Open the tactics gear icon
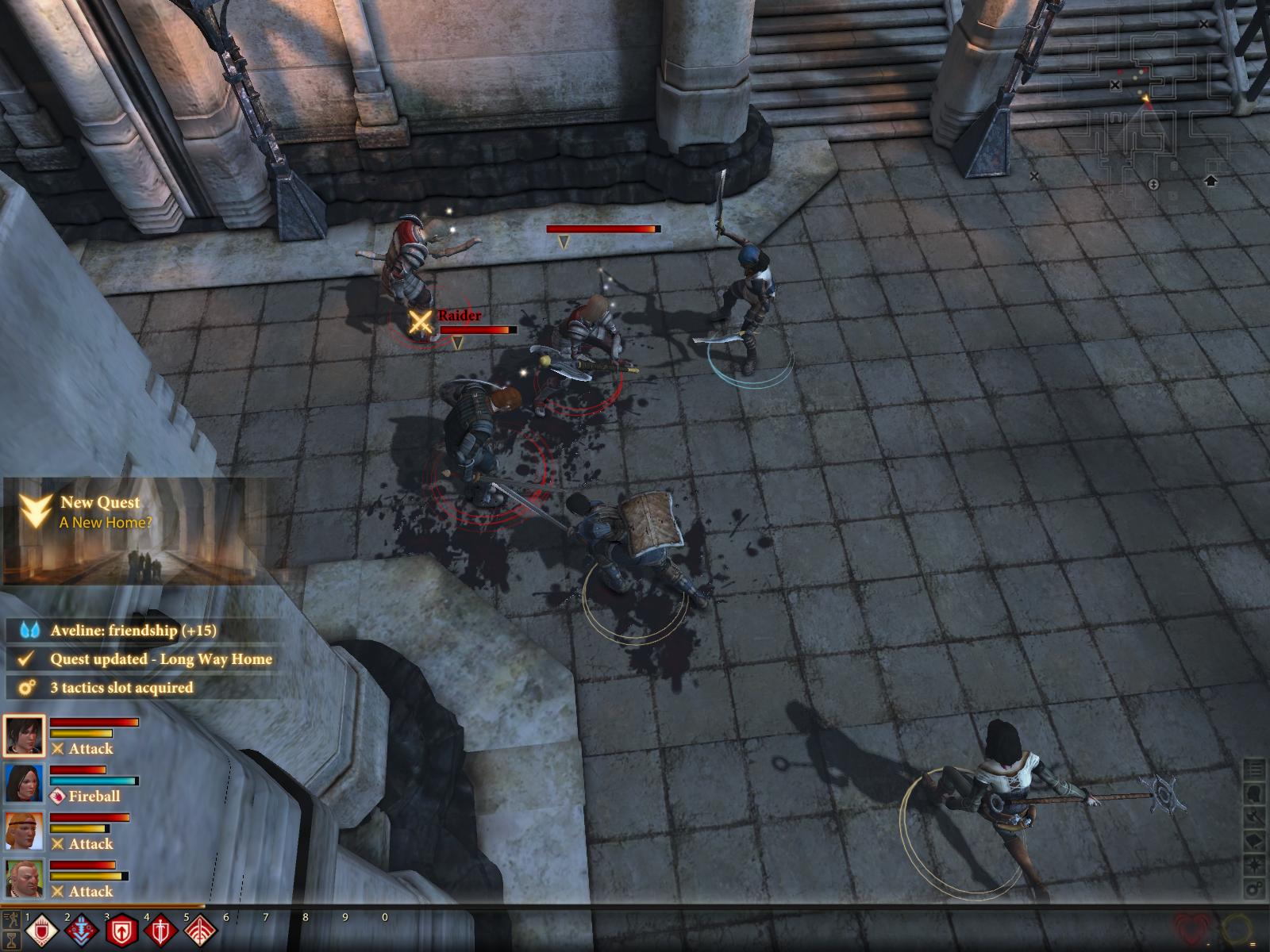This screenshot has height=952, width=1270. pyautogui.click(x=1255, y=888)
